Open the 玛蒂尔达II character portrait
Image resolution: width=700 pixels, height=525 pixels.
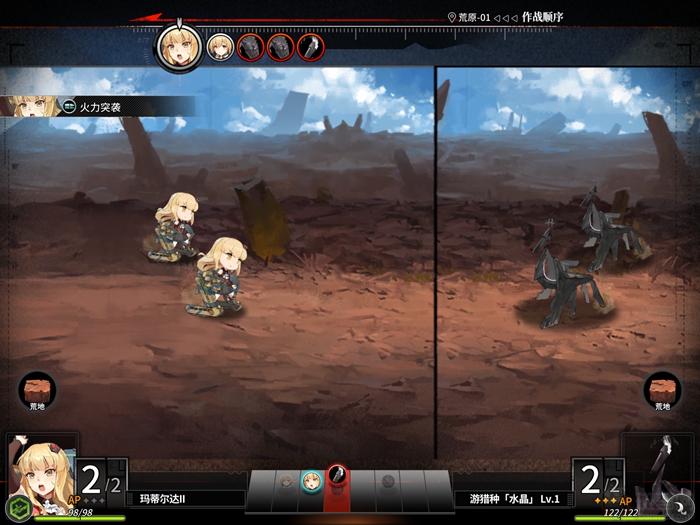(40, 470)
